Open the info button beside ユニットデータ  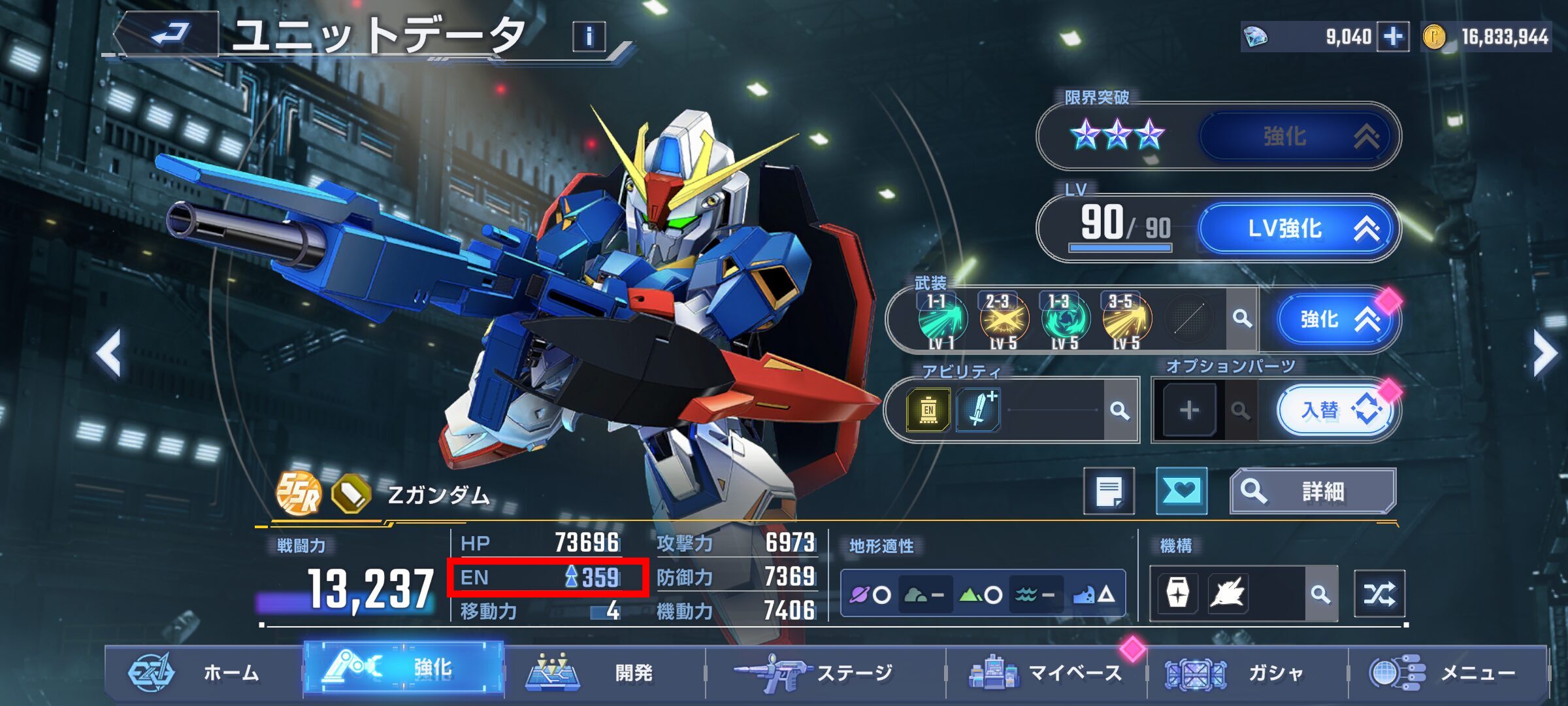pos(589,37)
